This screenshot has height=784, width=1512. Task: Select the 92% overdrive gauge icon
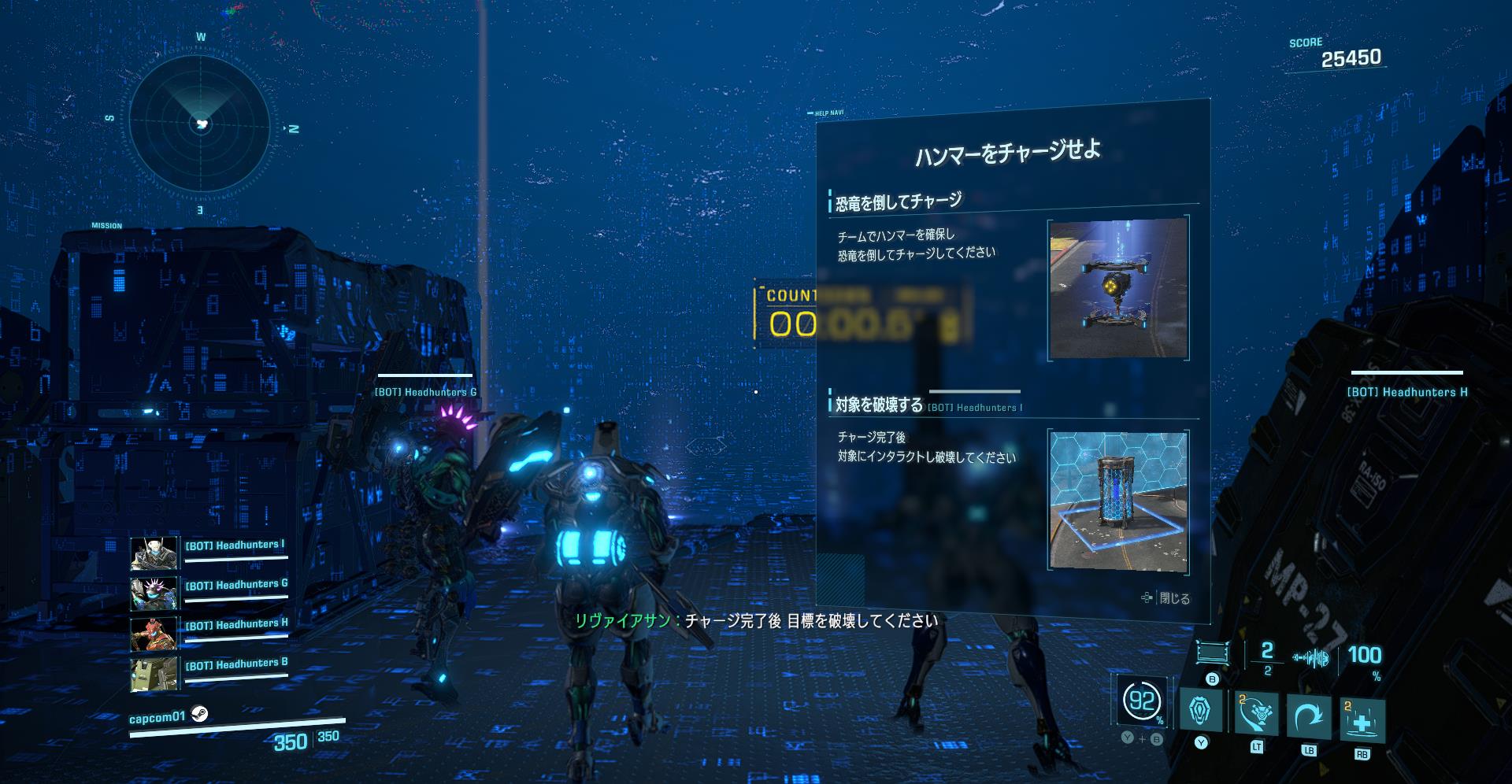(1142, 701)
